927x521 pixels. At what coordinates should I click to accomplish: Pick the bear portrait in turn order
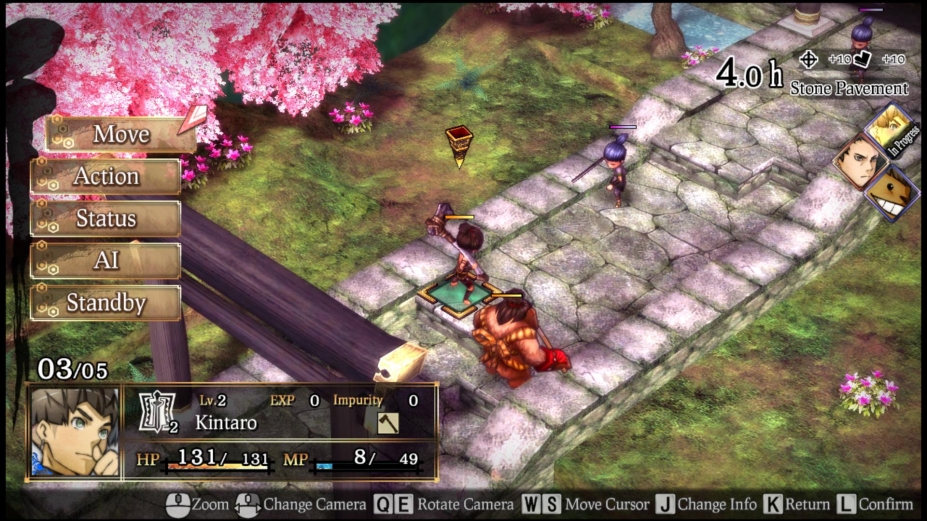[890, 193]
